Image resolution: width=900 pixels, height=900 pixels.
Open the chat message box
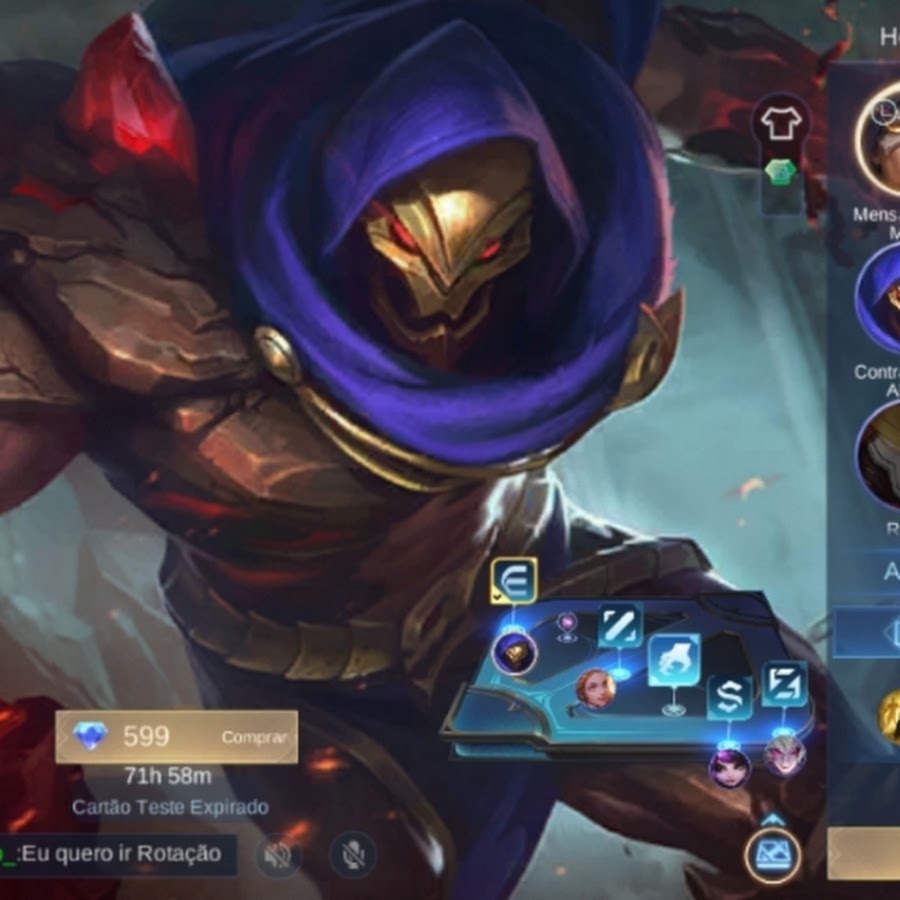(118, 854)
